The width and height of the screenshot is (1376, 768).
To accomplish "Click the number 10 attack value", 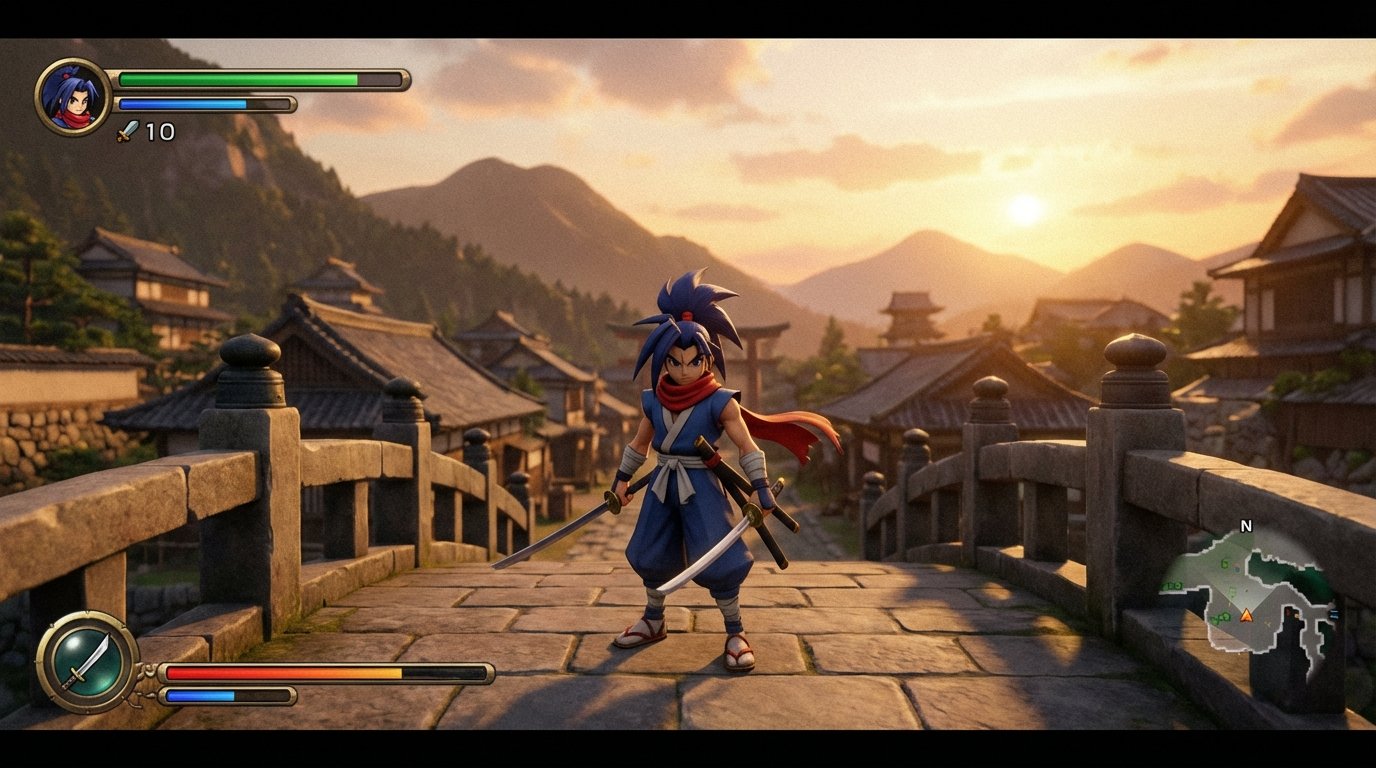I will pos(160,131).
